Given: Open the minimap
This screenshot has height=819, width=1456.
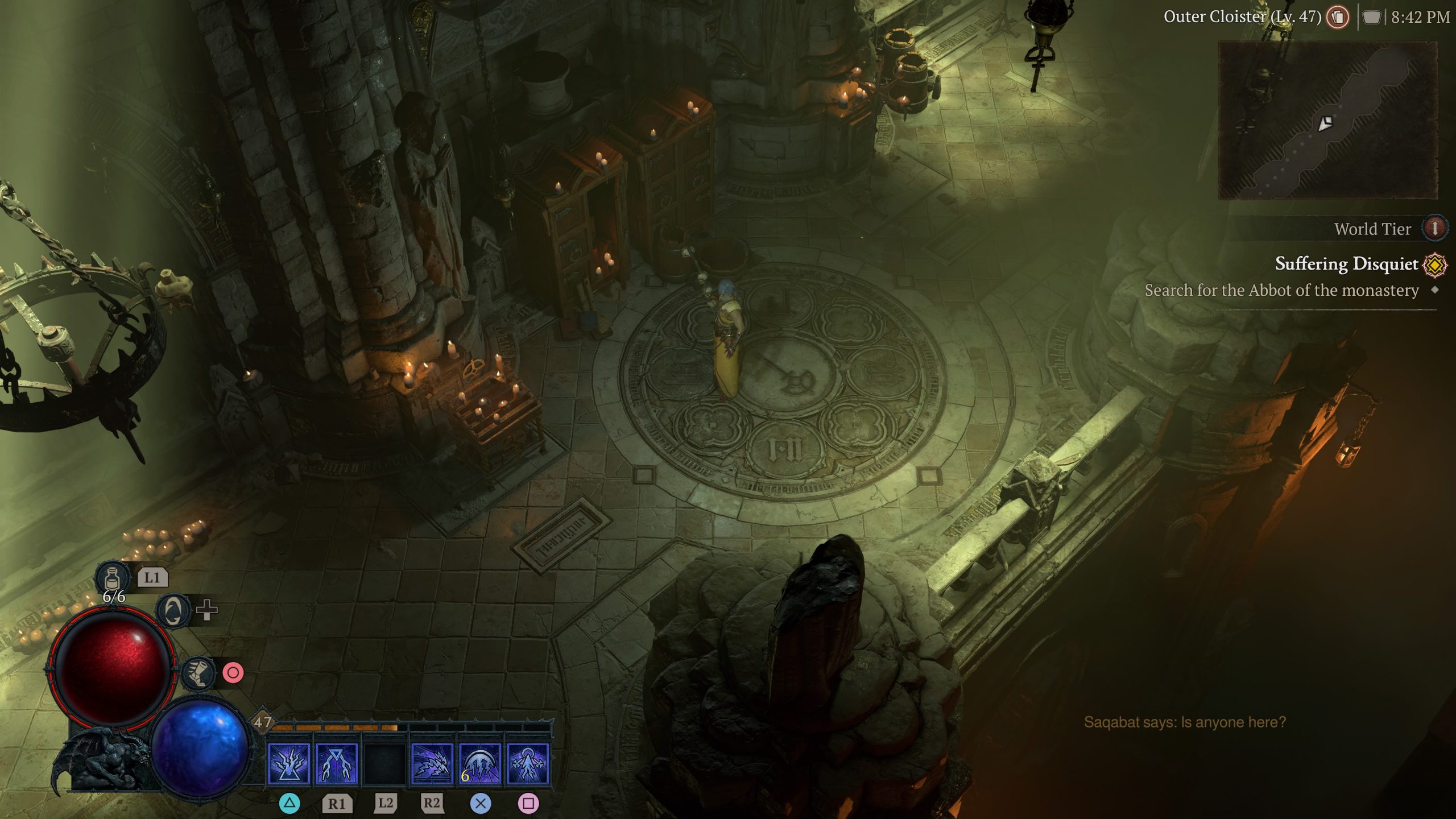Looking at the screenshot, I should coord(1327,121).
